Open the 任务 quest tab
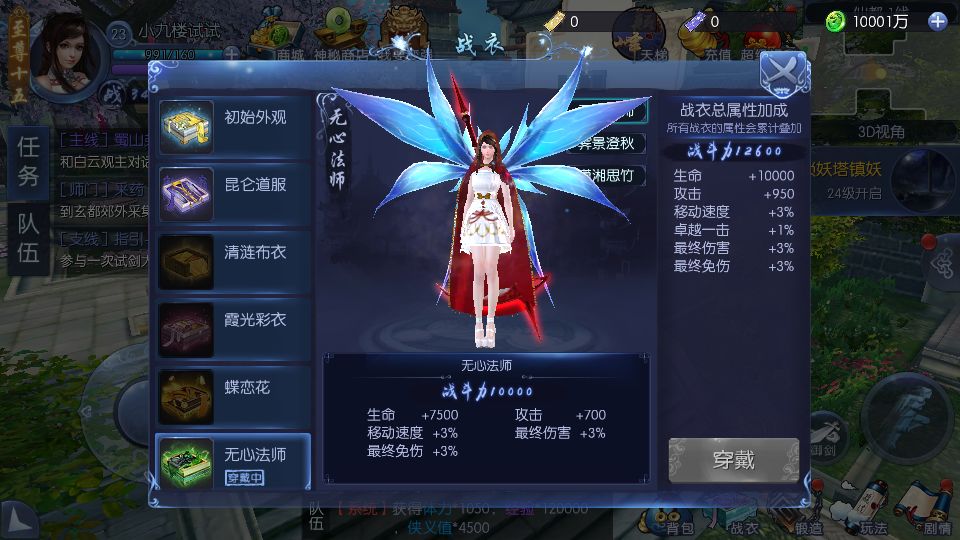 [28, 162]
